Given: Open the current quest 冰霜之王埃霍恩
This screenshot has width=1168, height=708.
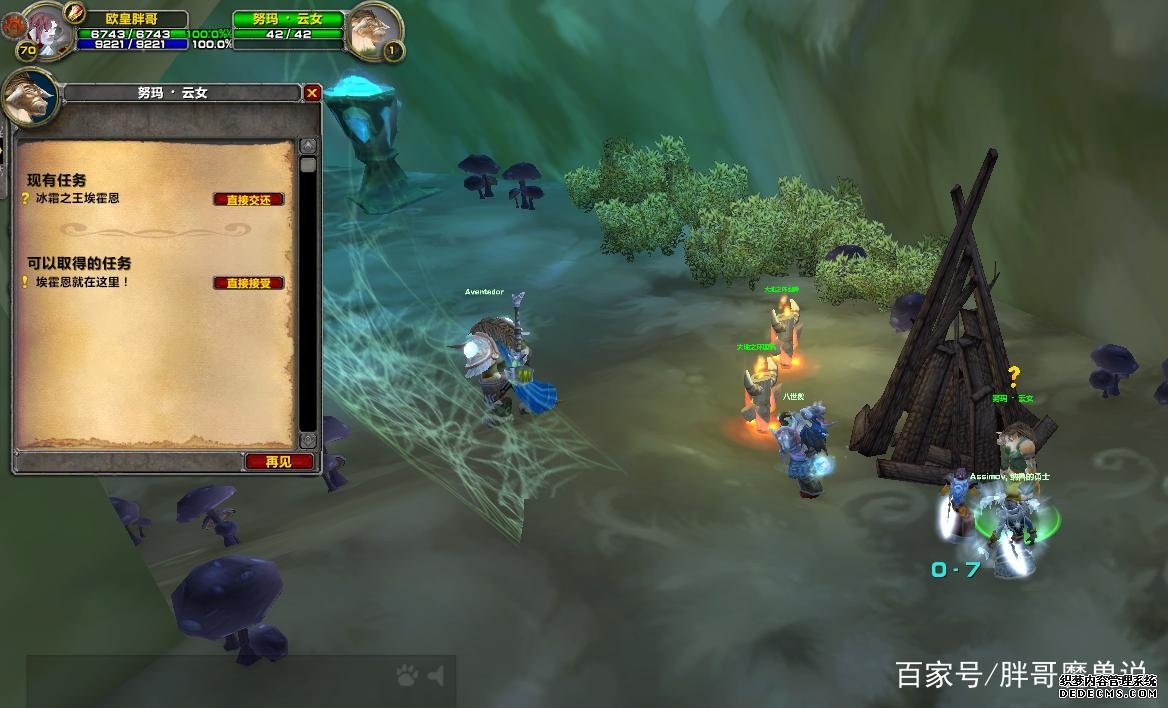Looking at the screenshot, I should click(x=73, y=199).
